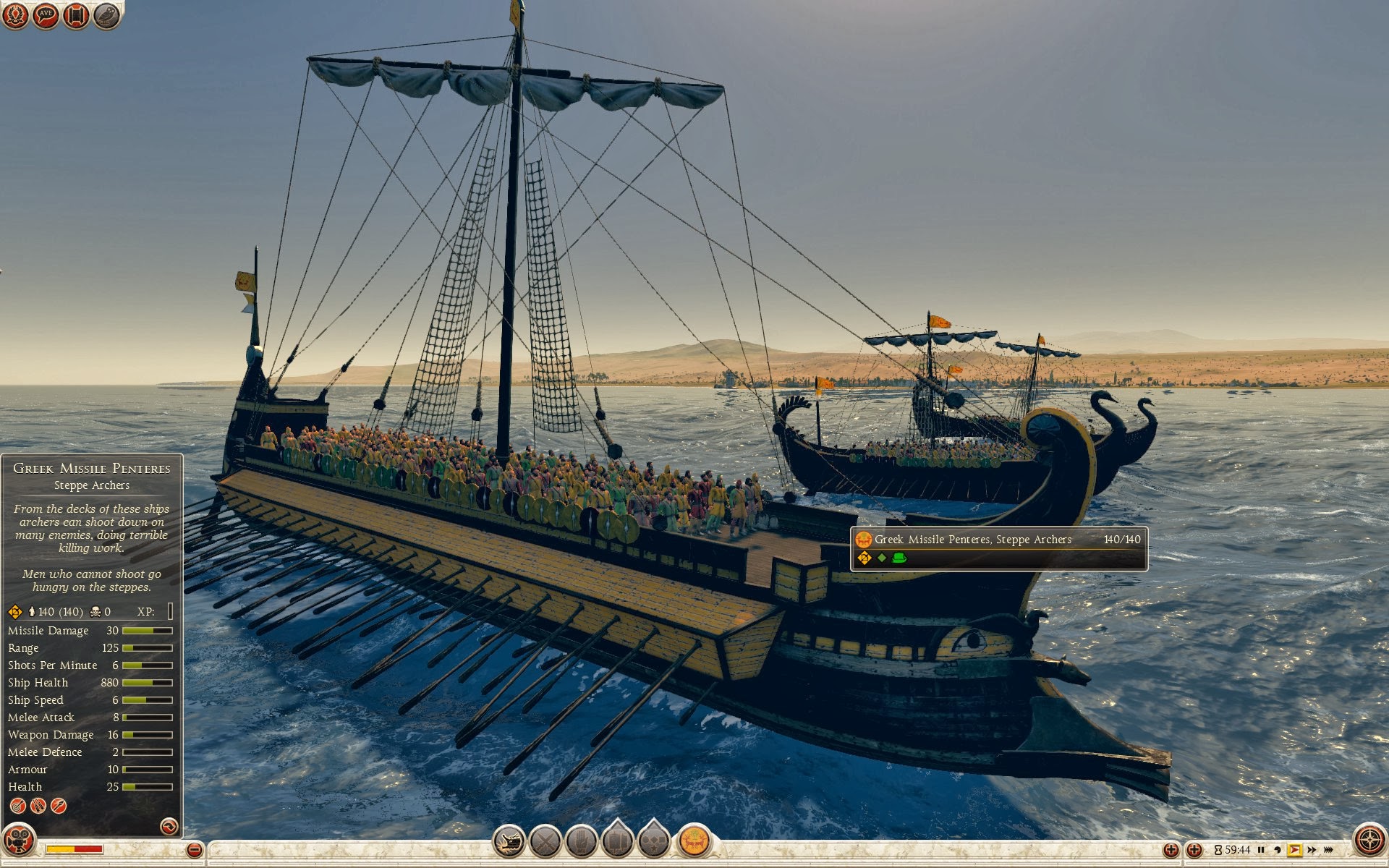
Task: Click the curved arrow on the unit info panel
Action: (x=169, y=826)
